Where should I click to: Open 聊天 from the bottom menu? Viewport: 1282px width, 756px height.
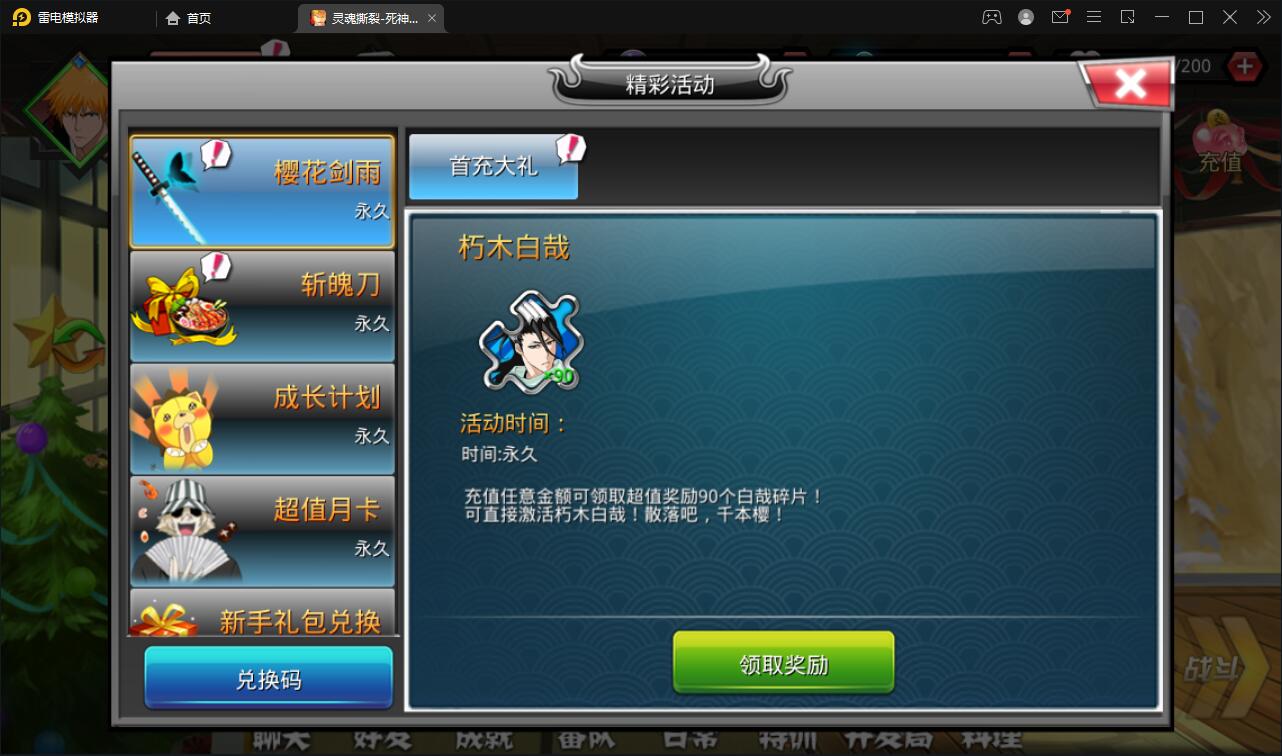(280, 741)
